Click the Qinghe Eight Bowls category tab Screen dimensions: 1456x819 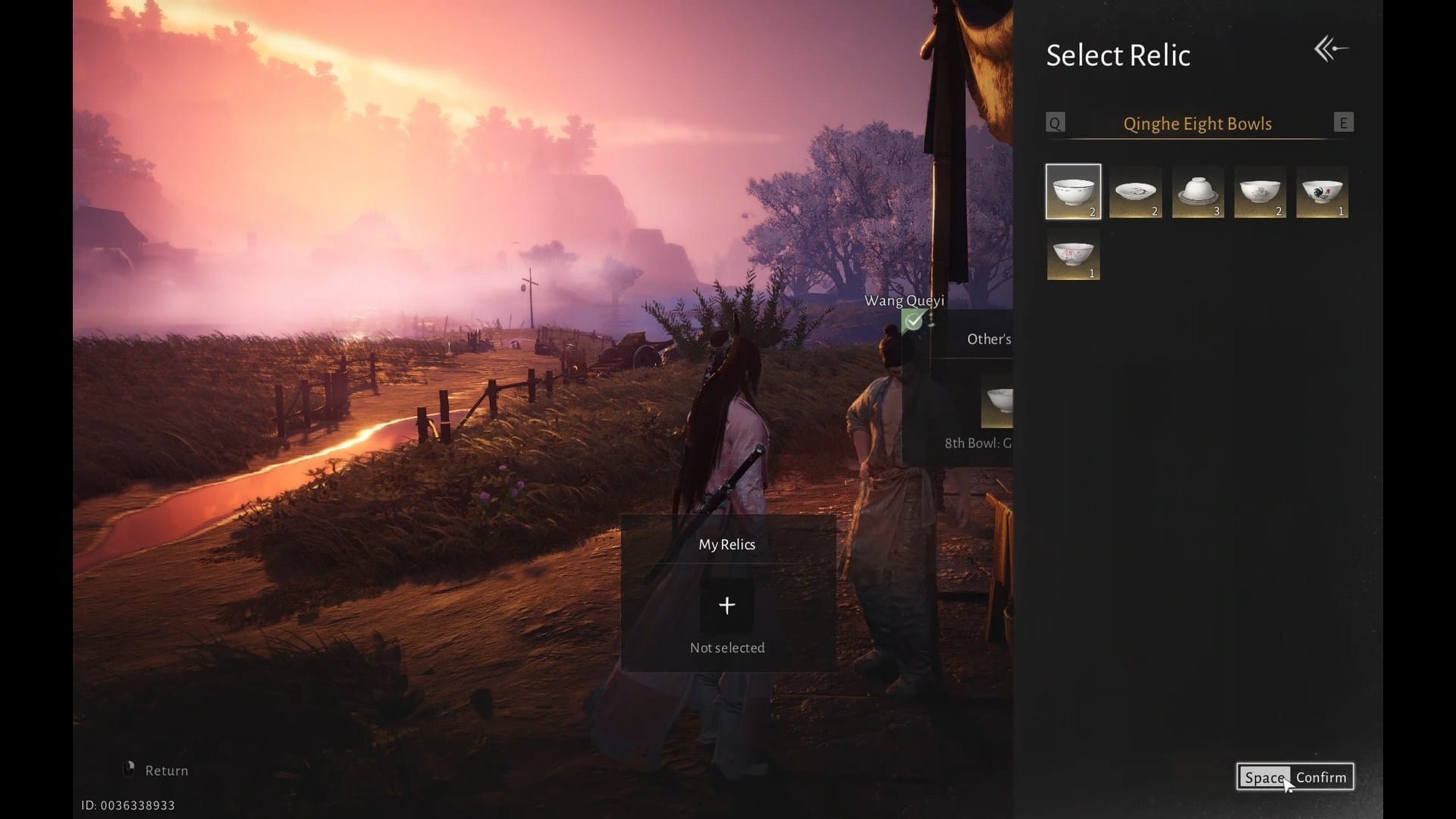pyautogui.click(x=1197, y=124)
